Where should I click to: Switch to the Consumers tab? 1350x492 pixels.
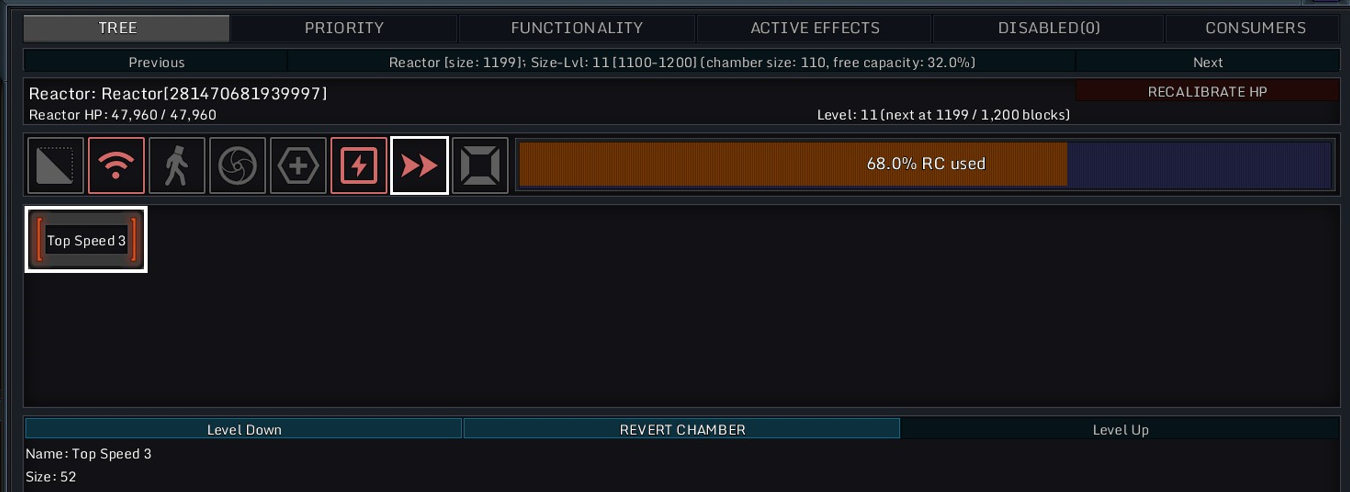[1255, 28]
